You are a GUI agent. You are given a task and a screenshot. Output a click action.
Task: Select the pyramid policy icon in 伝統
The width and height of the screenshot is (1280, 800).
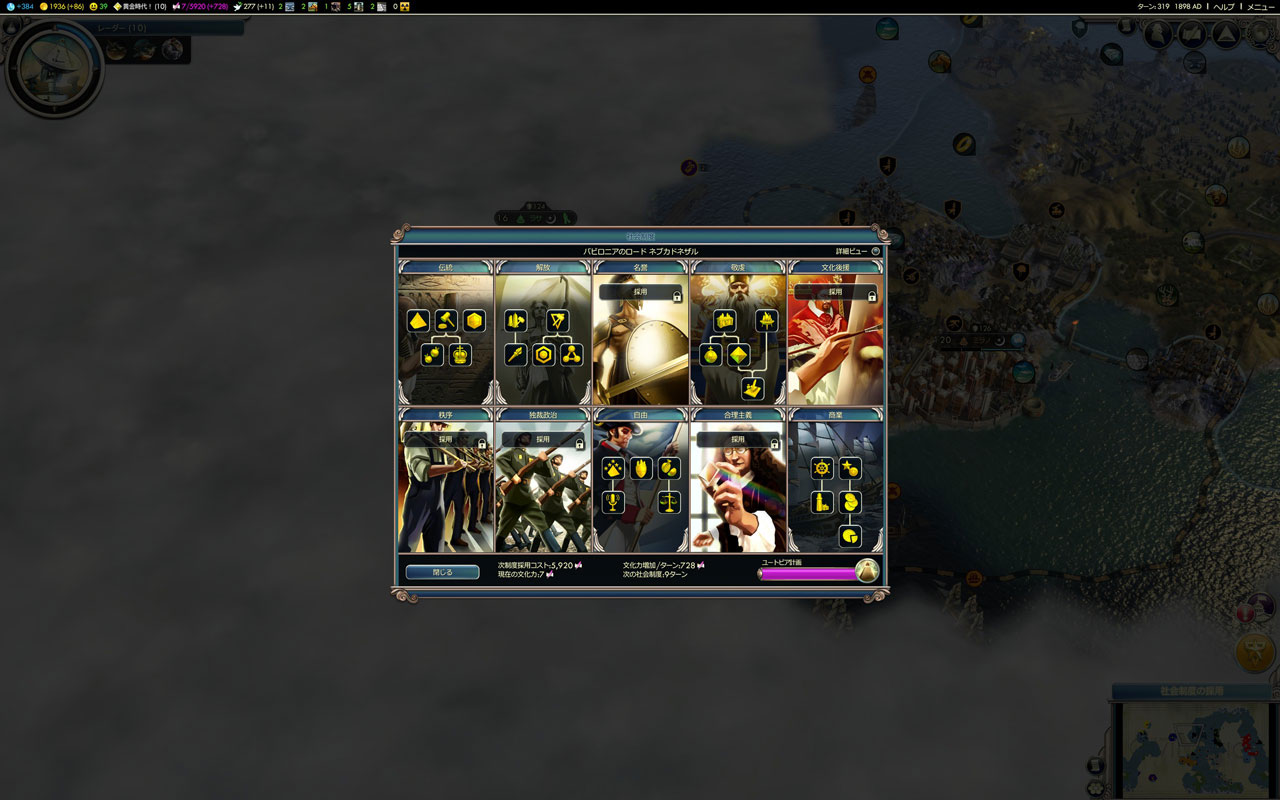click(418, 321)
